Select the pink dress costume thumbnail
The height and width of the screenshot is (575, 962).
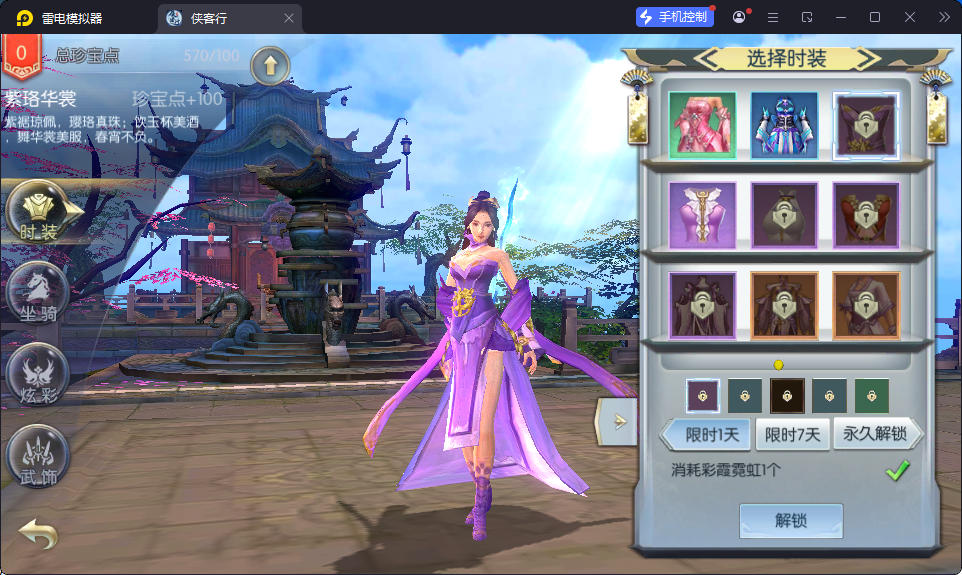point(702,125)
